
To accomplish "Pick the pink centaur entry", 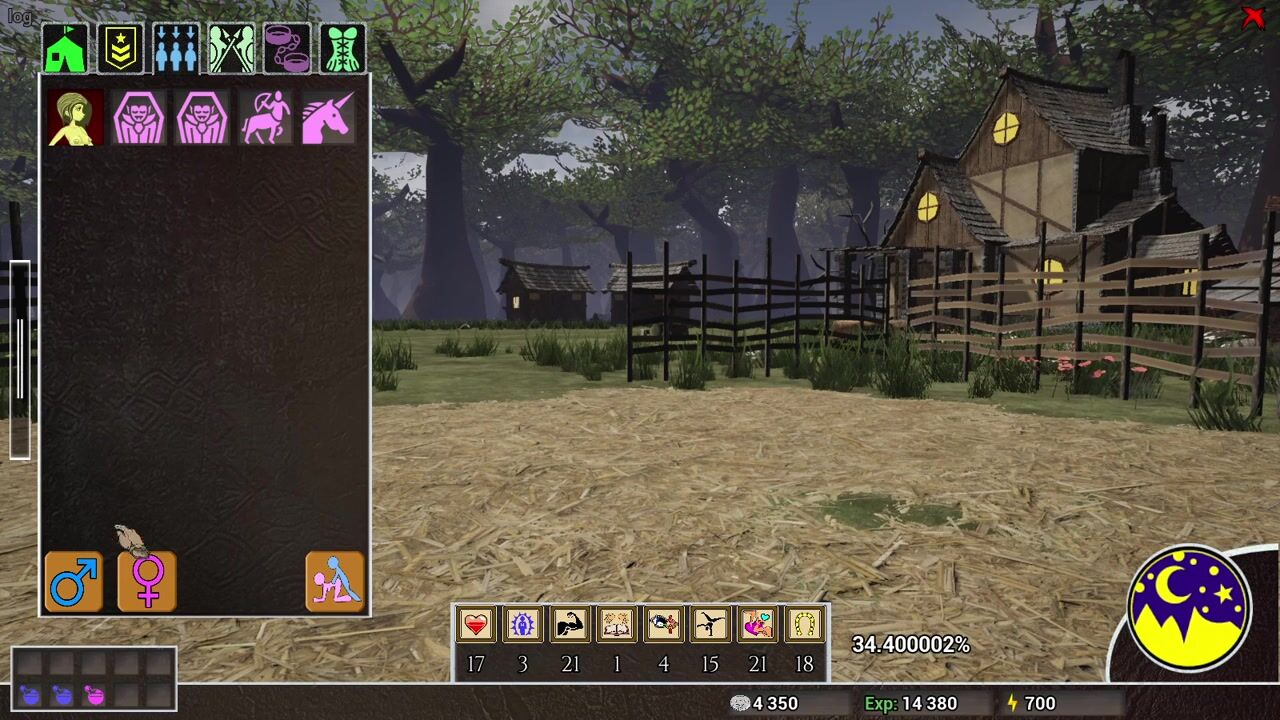I will click(265, 118).
